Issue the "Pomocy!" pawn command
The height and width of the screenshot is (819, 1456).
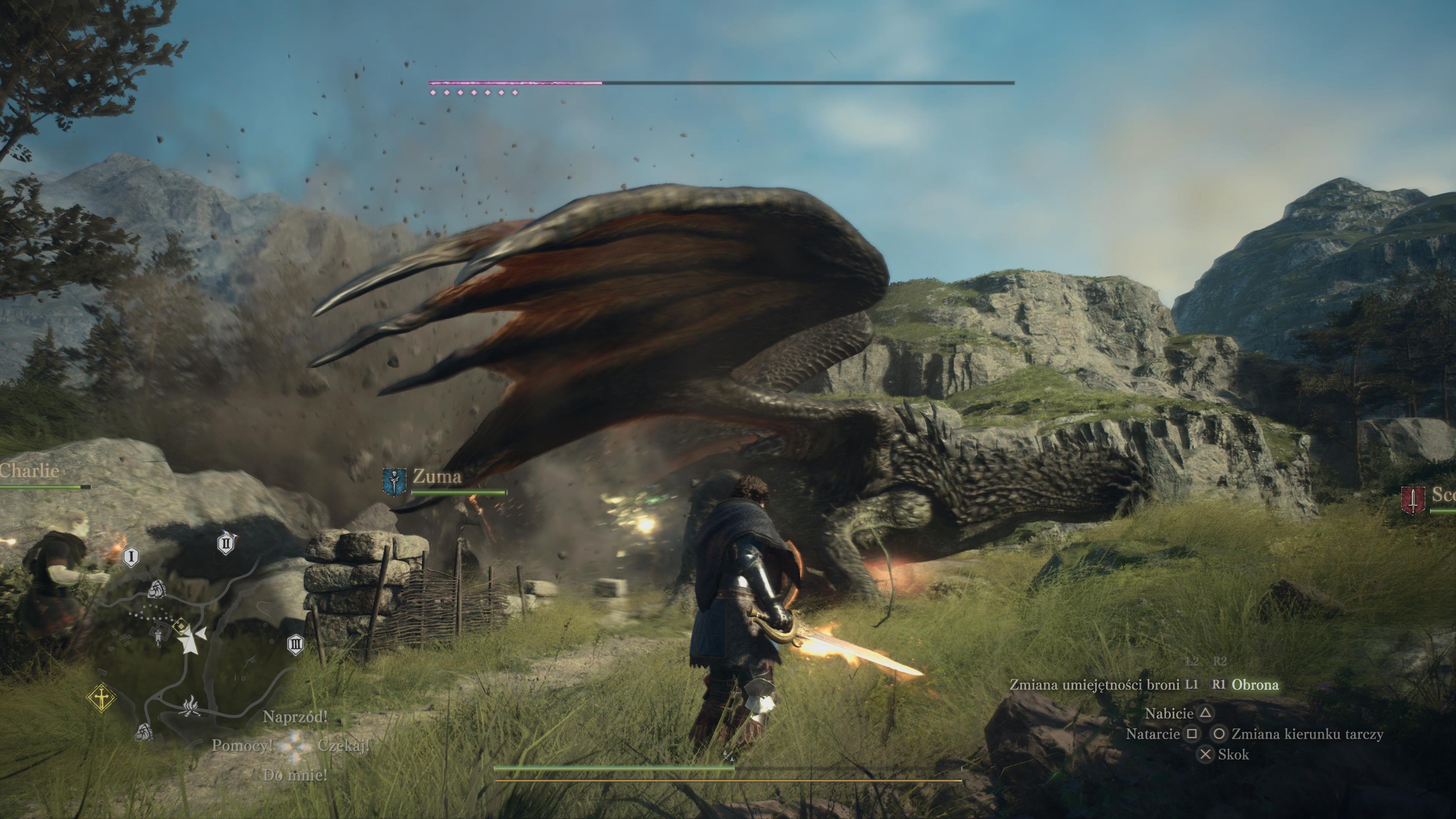click(x=242, y=745)
